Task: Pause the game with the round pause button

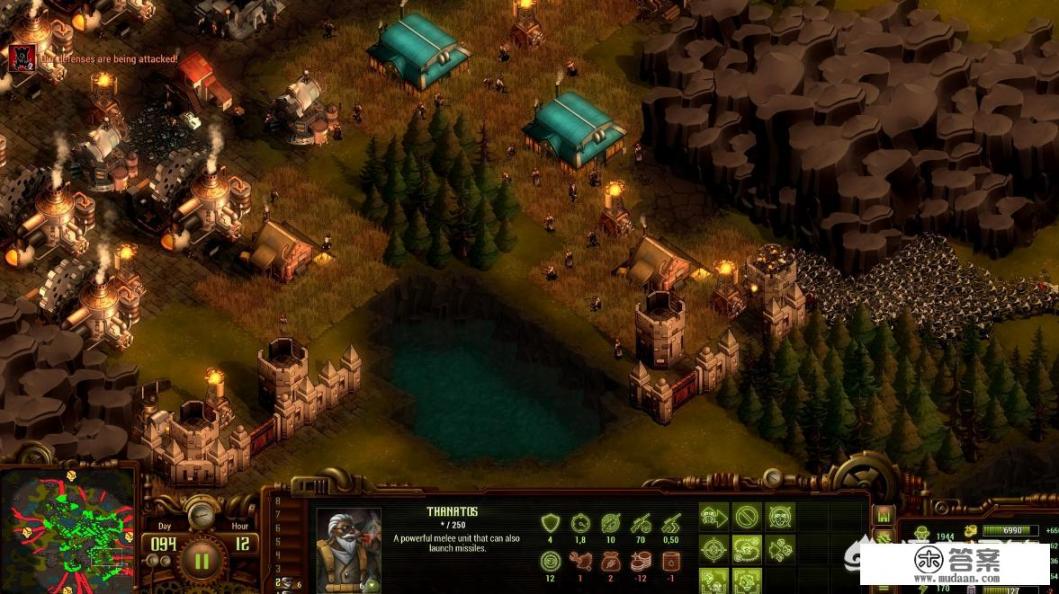Action: coord(201,559)
